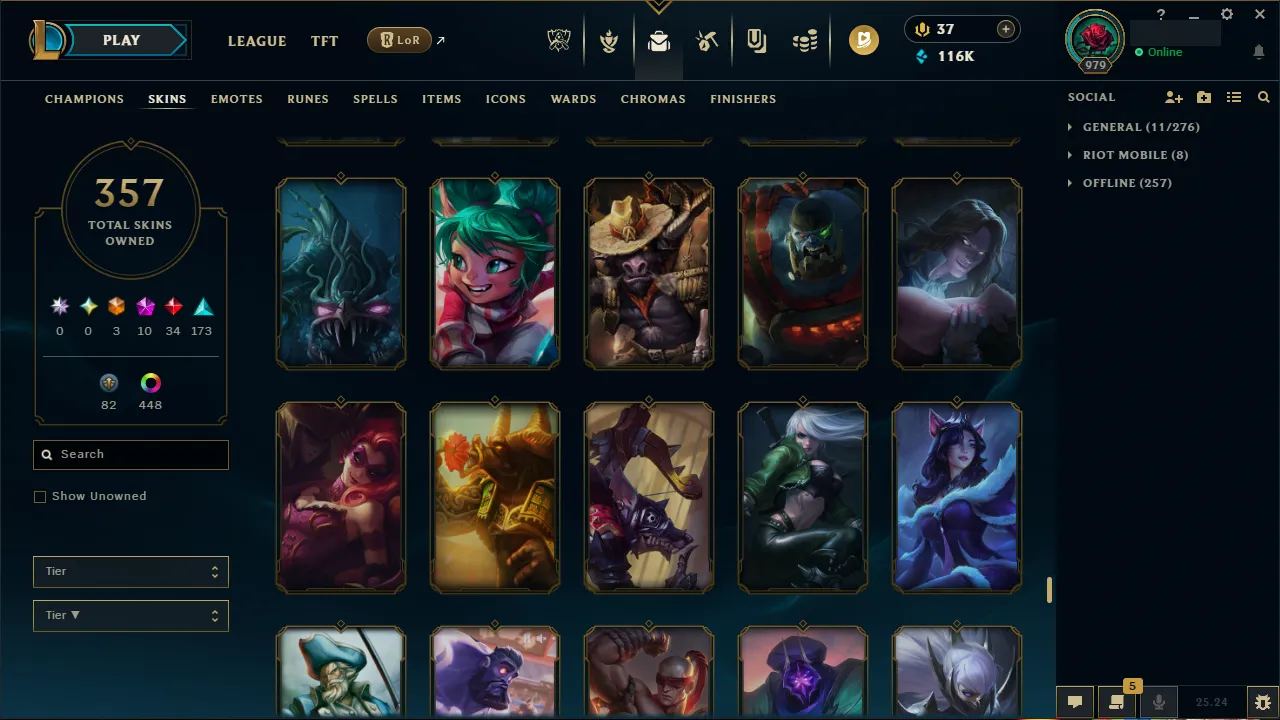1280x720 pixels.
Task: Open the Store with the coins icon
Action: [x=804, y=41]
